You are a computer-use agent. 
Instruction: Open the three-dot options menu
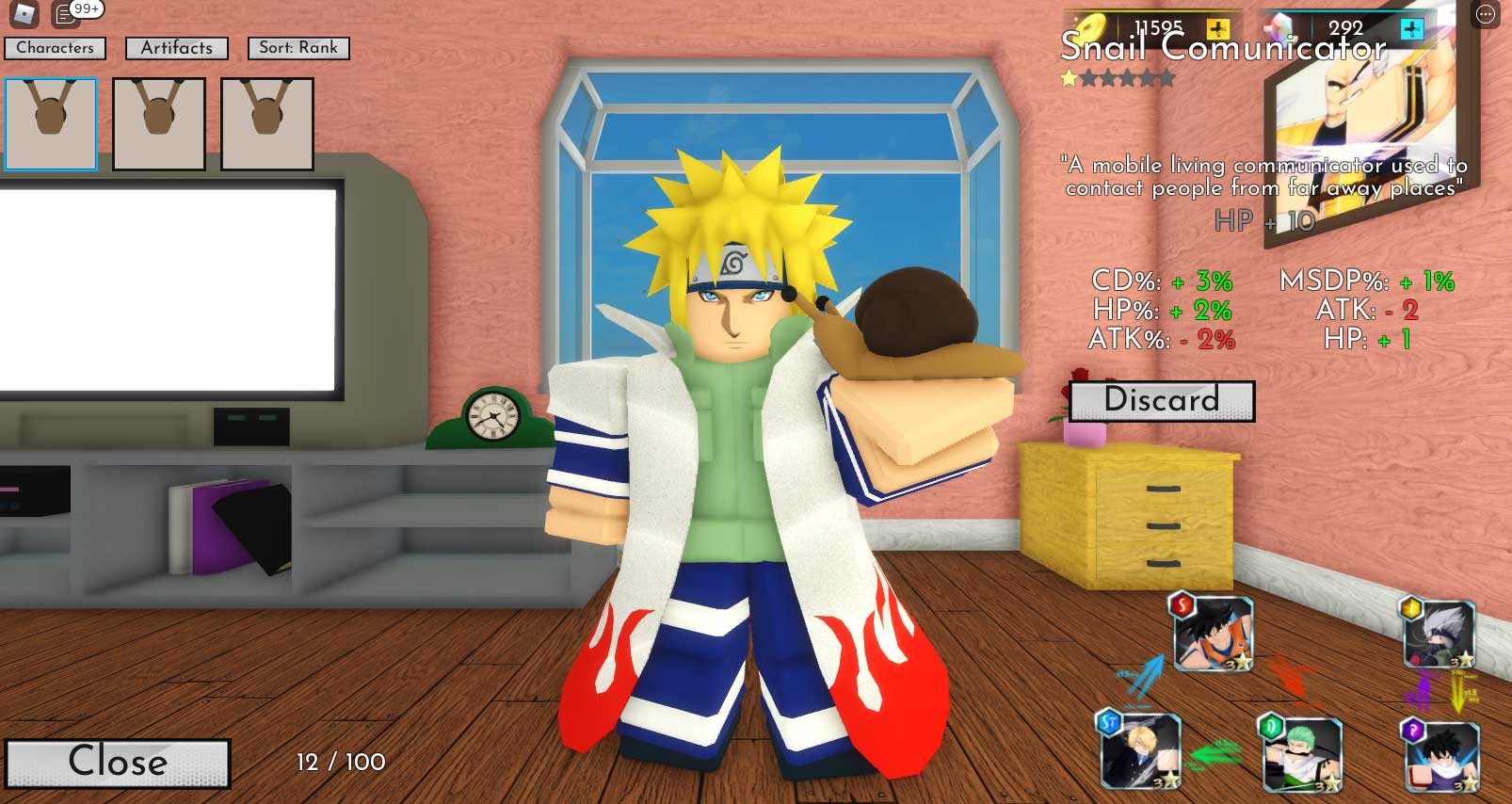(1485, 14)
